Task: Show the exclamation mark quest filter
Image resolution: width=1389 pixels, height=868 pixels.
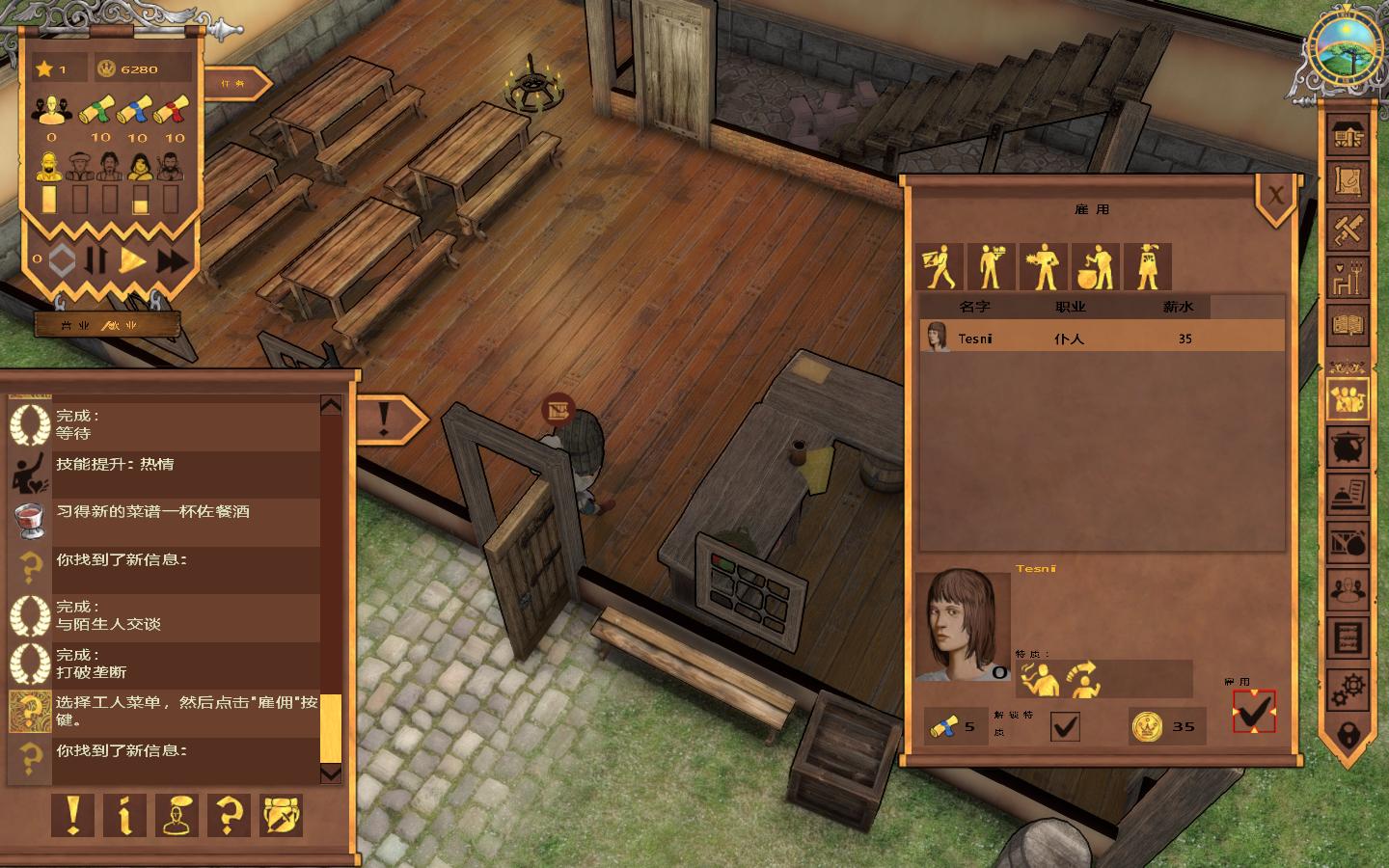Action: [72, 816]
